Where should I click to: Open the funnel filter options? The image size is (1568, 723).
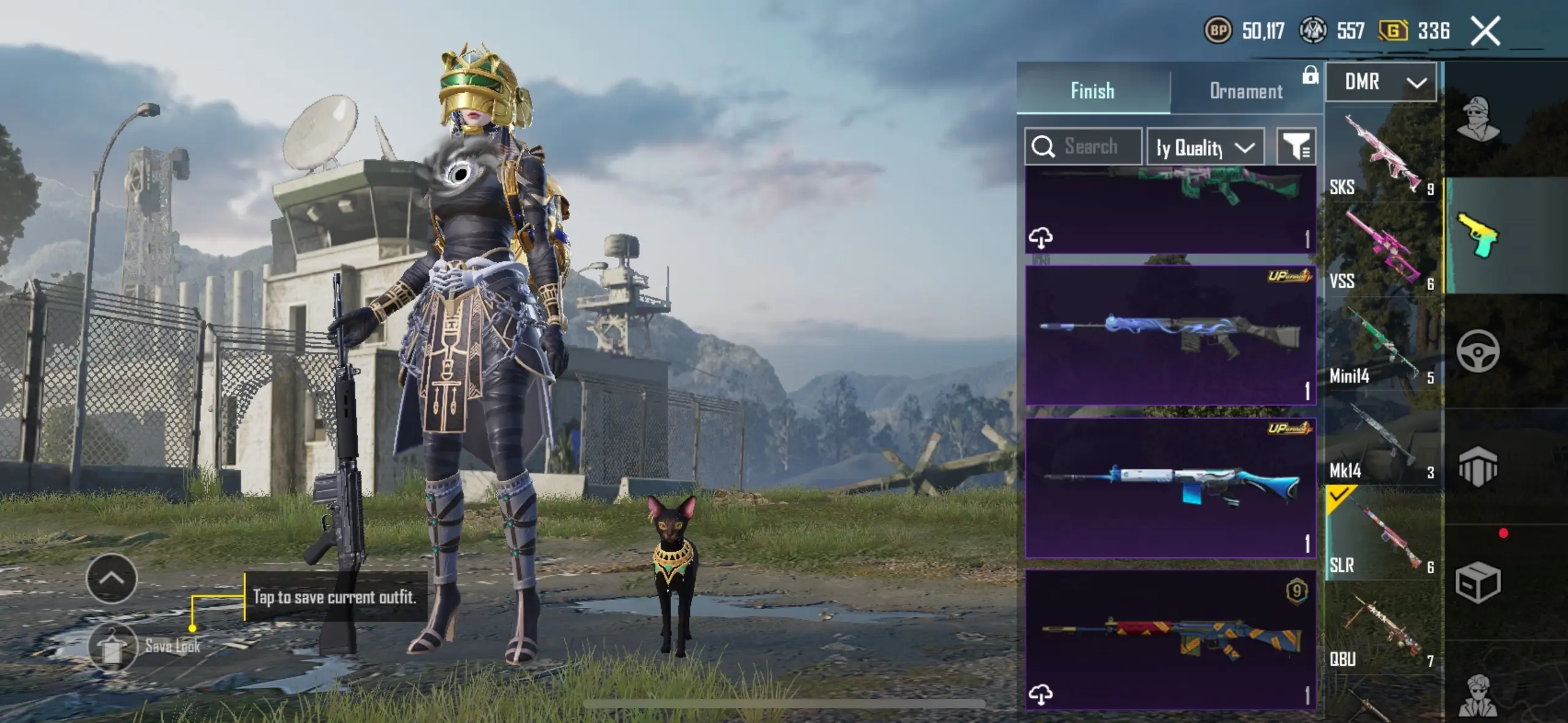[1296, 147]
